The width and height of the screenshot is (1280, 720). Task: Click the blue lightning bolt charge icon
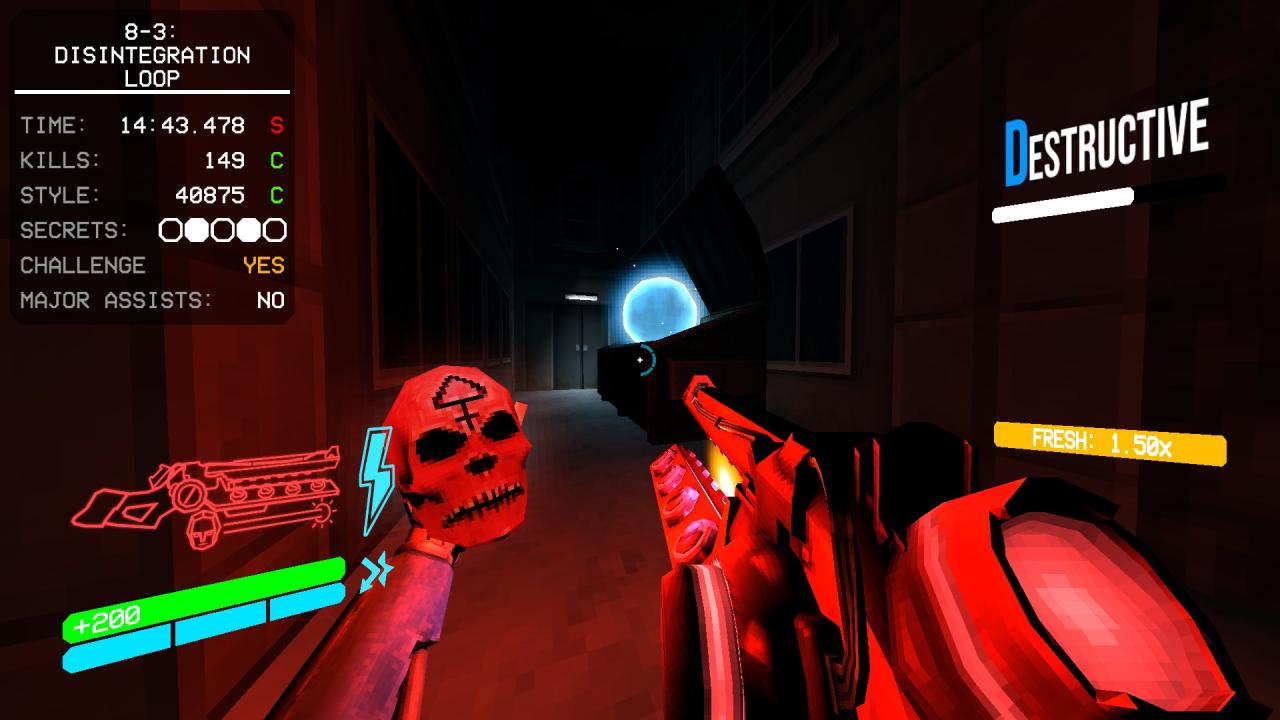click(376, 479)
